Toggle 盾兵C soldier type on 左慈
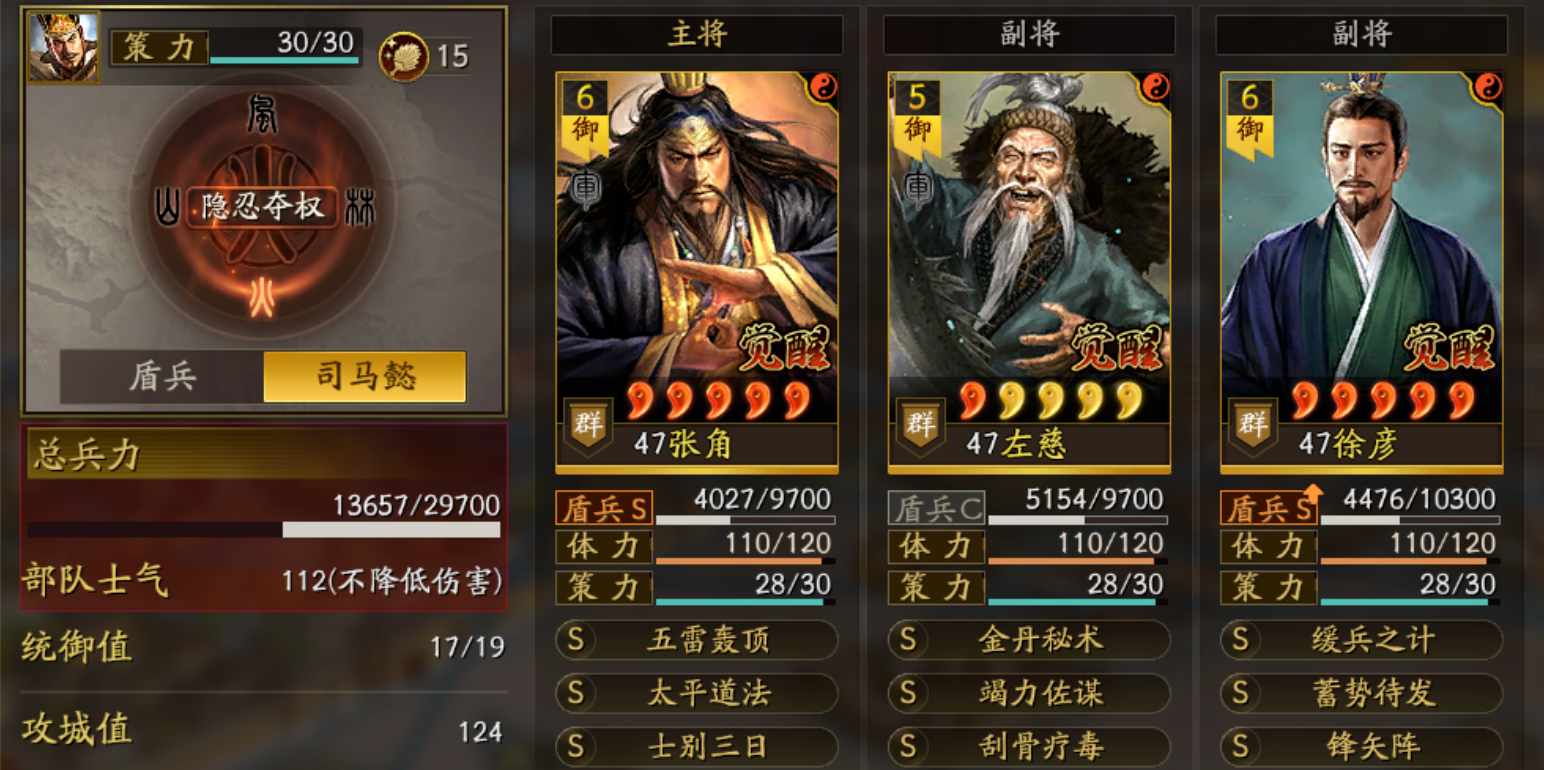The image size is (1544, 770). click(935, 510)
